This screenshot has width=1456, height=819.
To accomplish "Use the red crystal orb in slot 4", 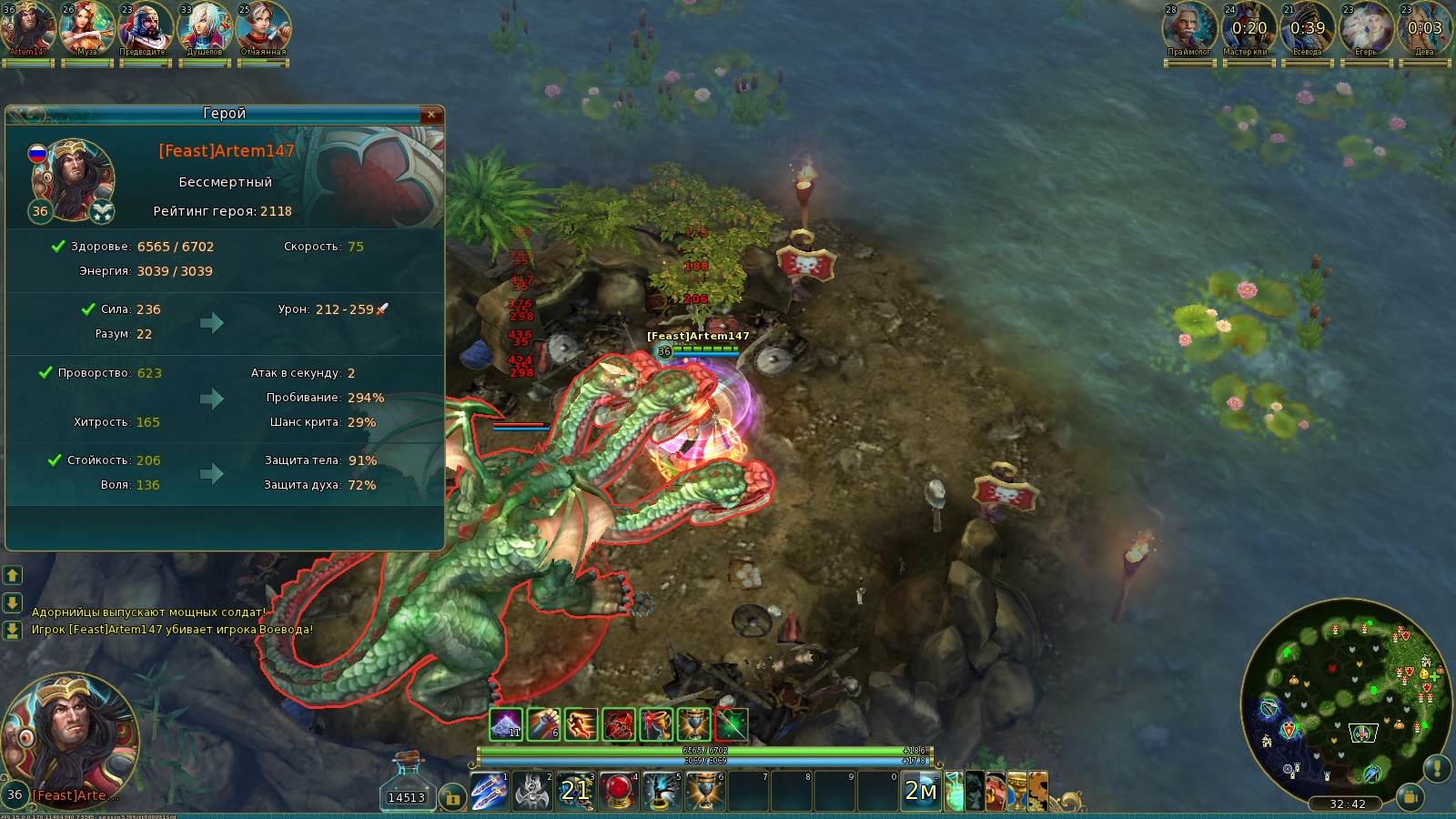I will [619, 791].
